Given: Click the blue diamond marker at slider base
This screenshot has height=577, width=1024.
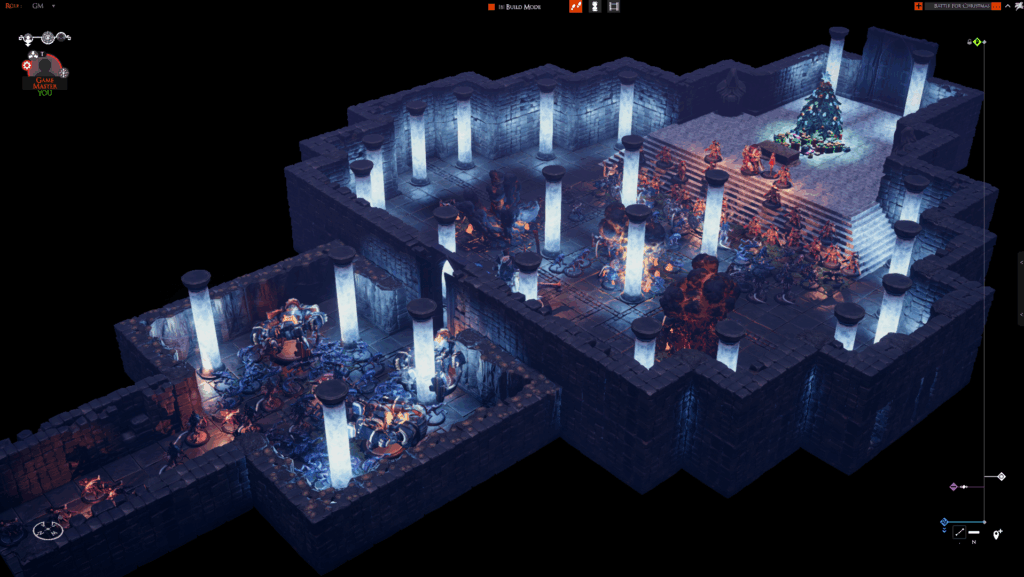Looking at the screenshot, I should 944,521.
